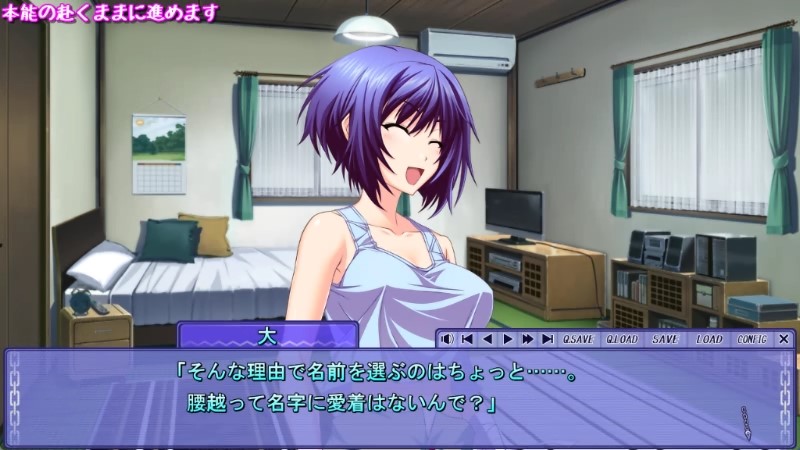The image size is (800, 450).
Task: Hide the message window with the X
Action: click(x=784, y=339)
